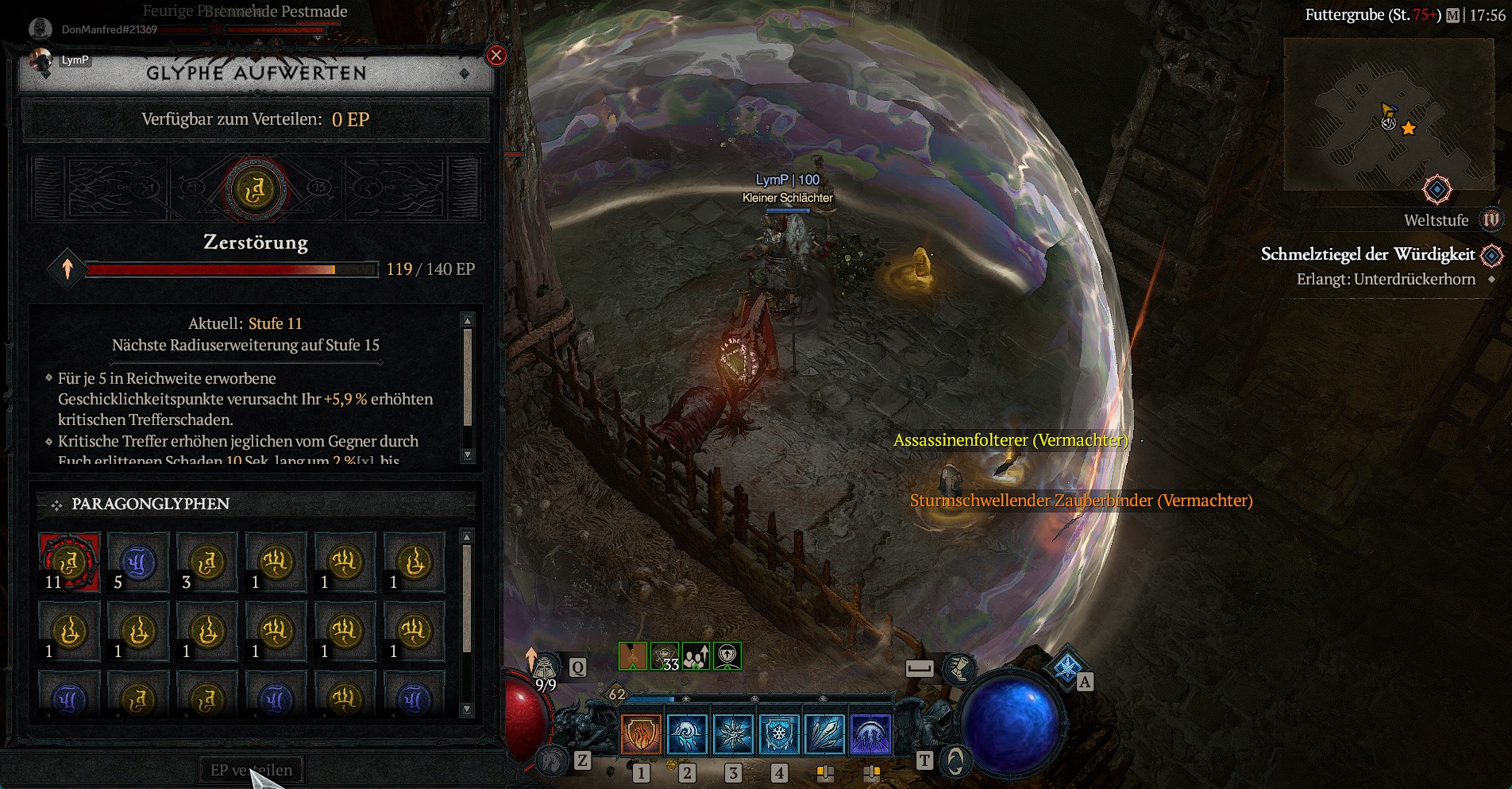Viewport: 1512px width, 789px height.
Task: Click the EP verteilen button
Action: tap(251, 770)
